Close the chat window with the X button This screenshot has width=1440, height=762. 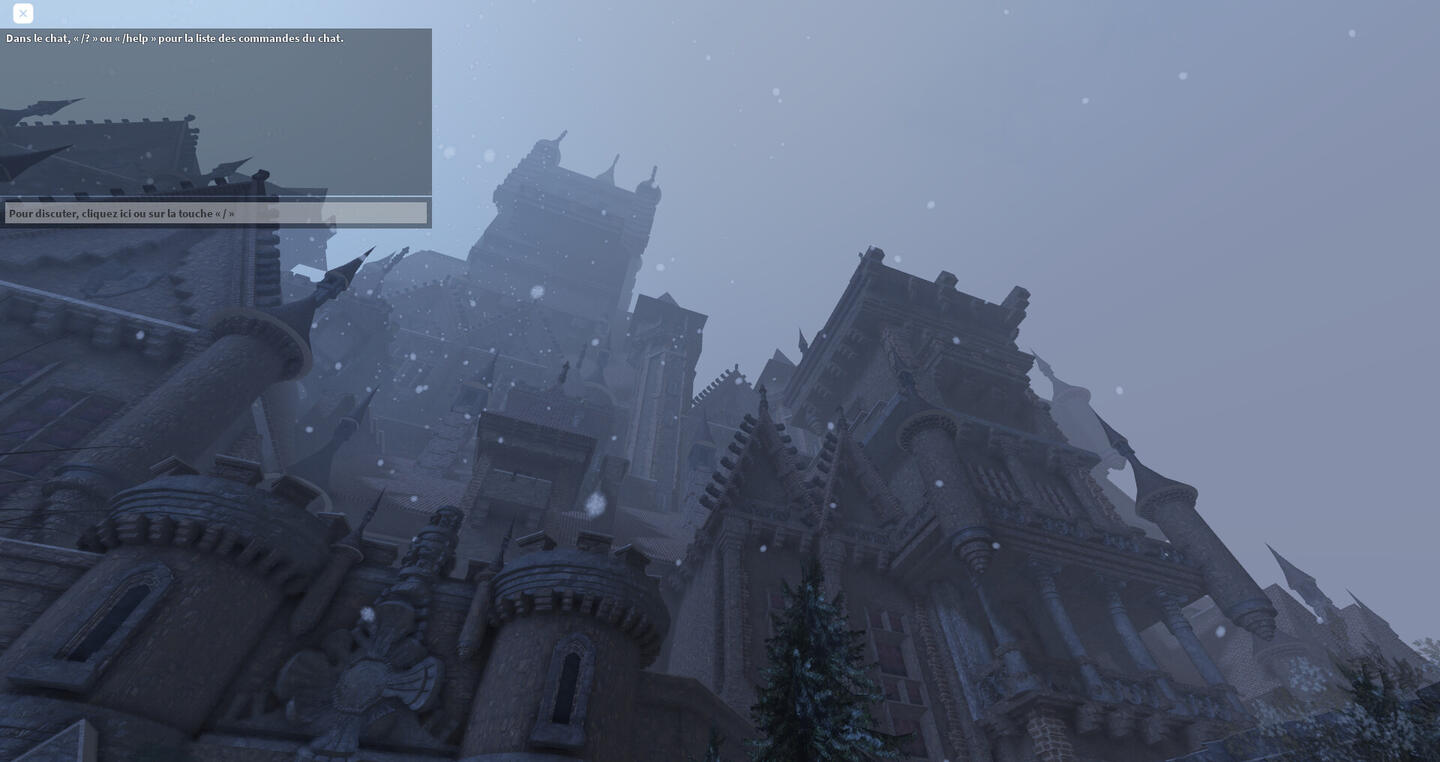[23, 14]
